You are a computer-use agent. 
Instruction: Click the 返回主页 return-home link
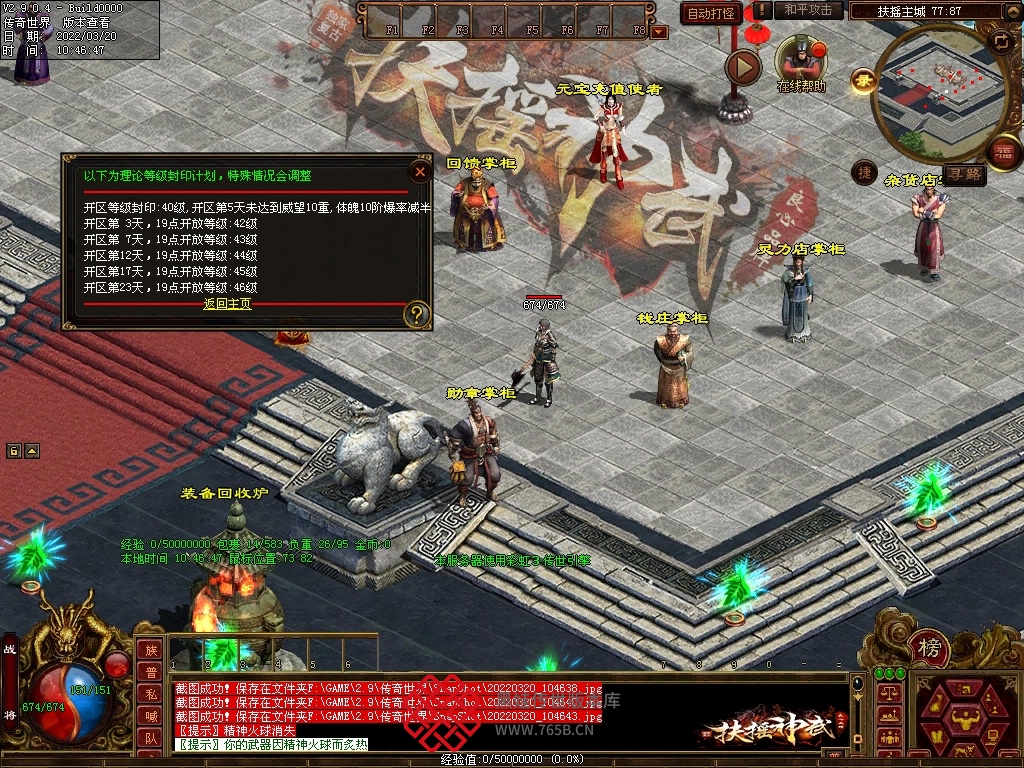tap(227, 304)
